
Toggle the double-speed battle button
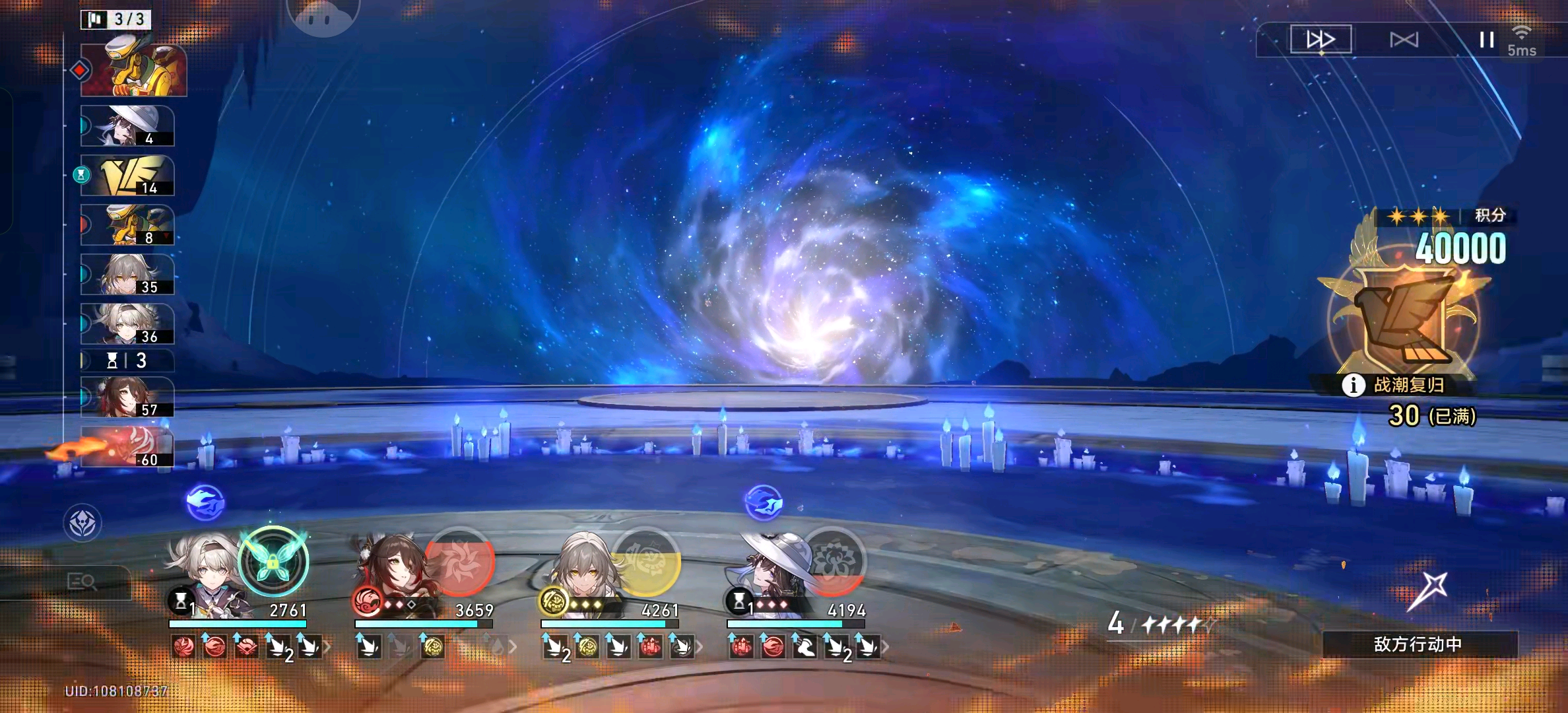(x=1321, y=40)
